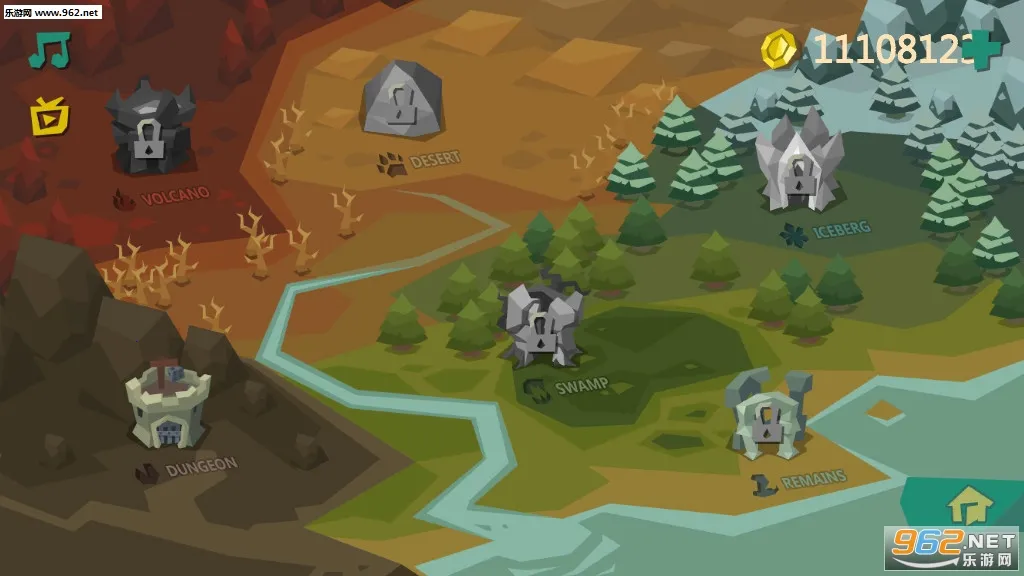The image size is (1024, 576).
Task: Open the yellow TV video icon
Action: click(x=48, y=117)
